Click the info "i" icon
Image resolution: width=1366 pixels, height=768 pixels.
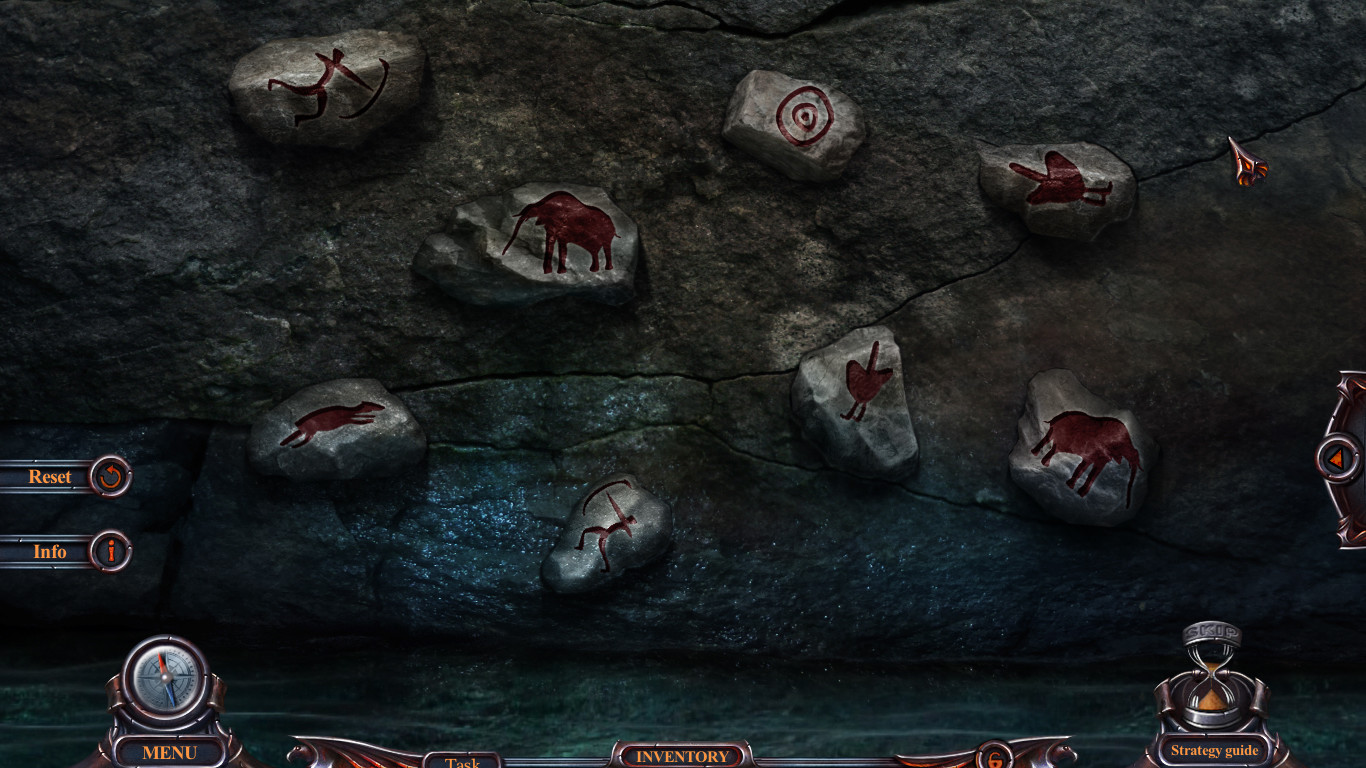(x=109, y=551)
